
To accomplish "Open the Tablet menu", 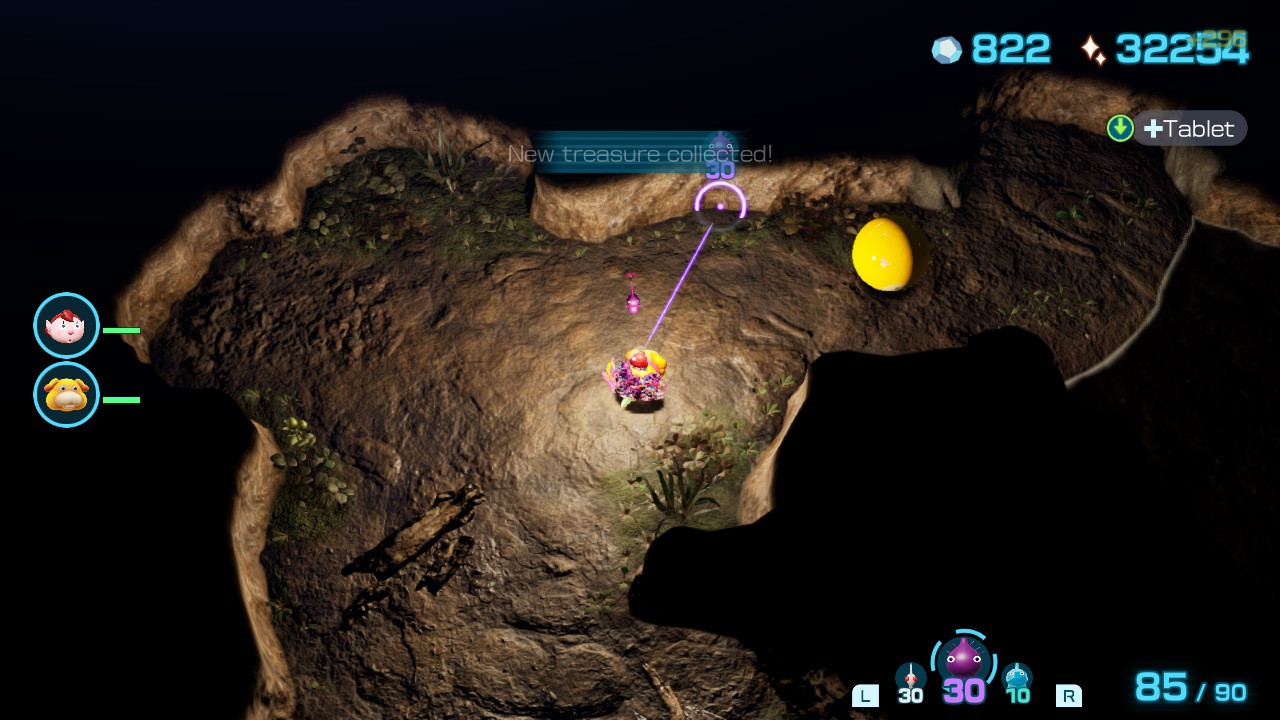I will tap(1189, 129).
